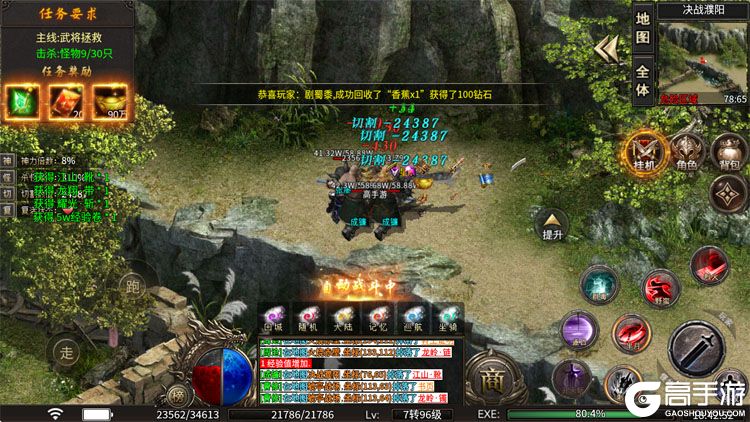Tap the 提升 upgrade arrow
This screenshot has width=750, height=422.
552,225
